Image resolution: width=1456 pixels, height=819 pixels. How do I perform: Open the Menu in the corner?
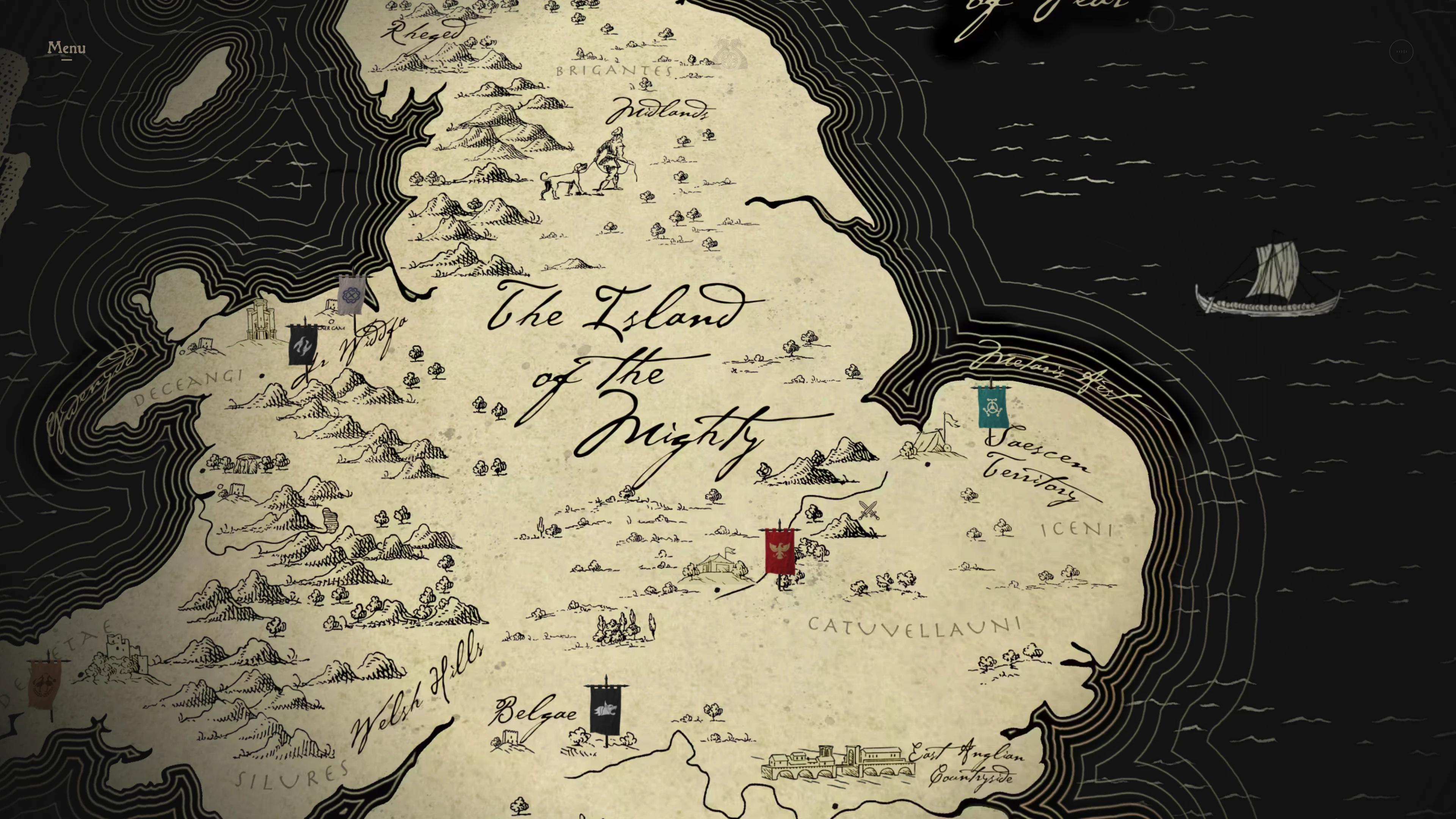pos(67,49)
